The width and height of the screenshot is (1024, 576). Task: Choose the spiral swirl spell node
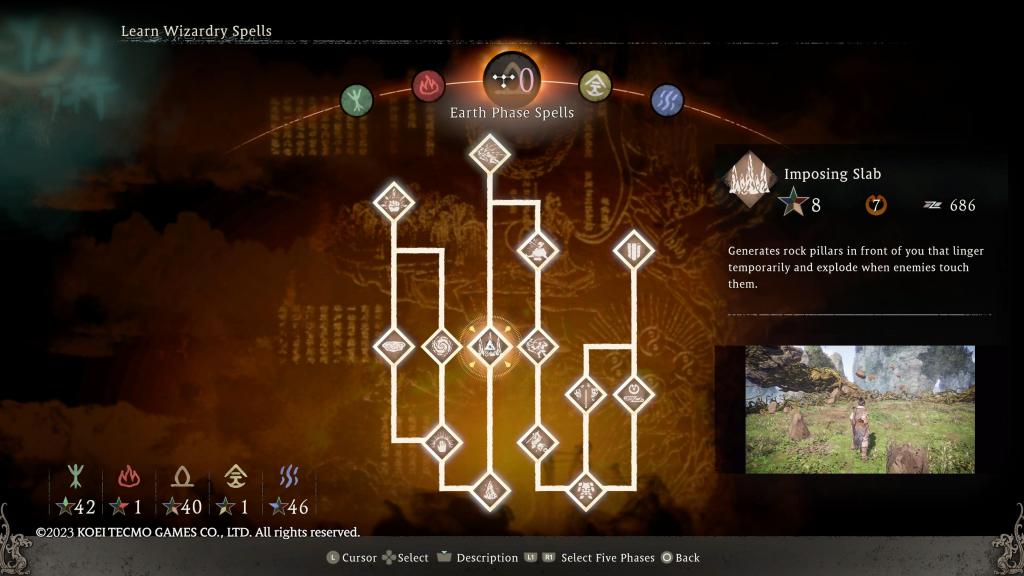(x=439, y=346)
